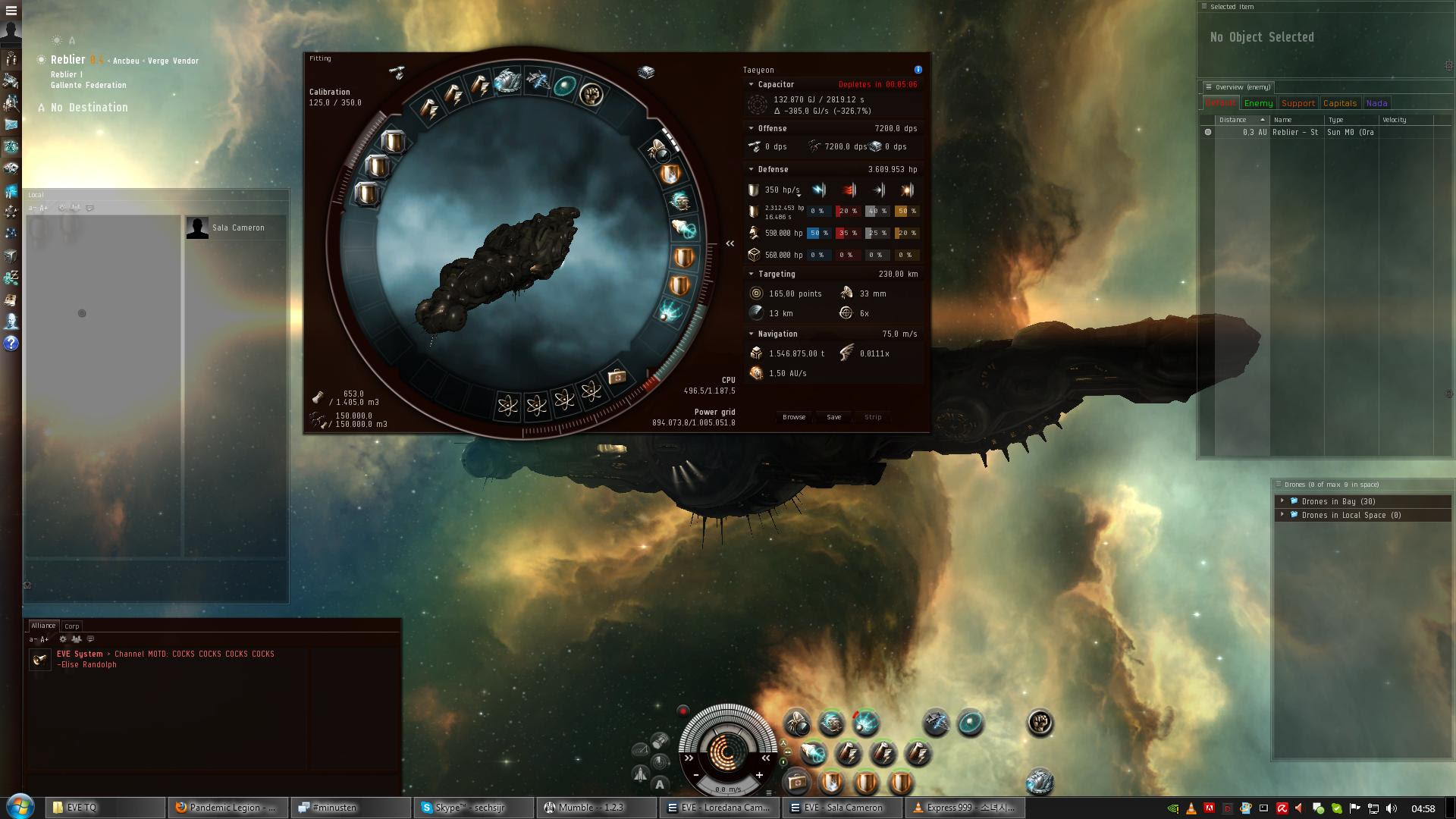Collapse the Capacitor section

click(751, 85)
